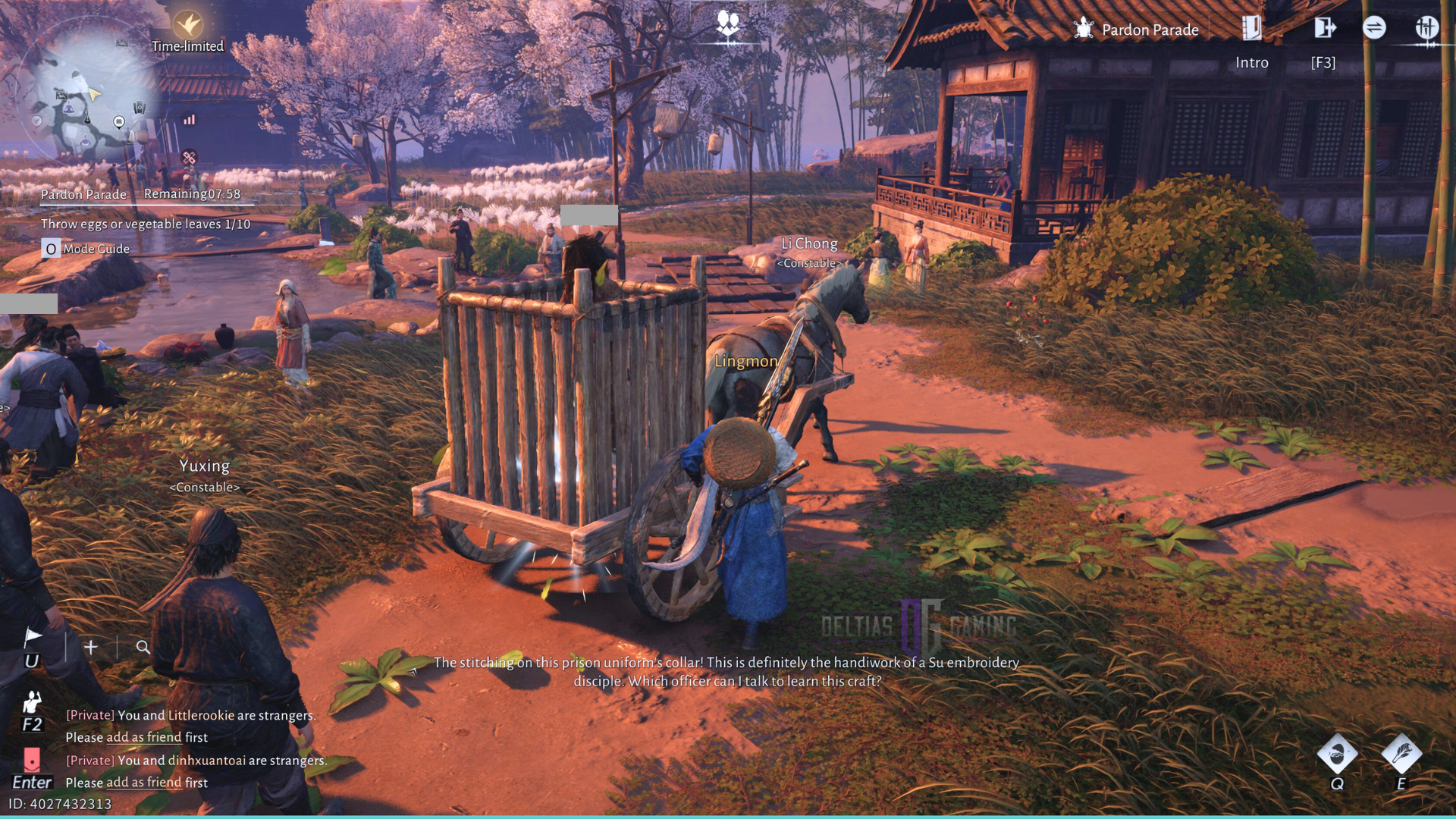Click the magnifying glass search icon

point(143,647)
